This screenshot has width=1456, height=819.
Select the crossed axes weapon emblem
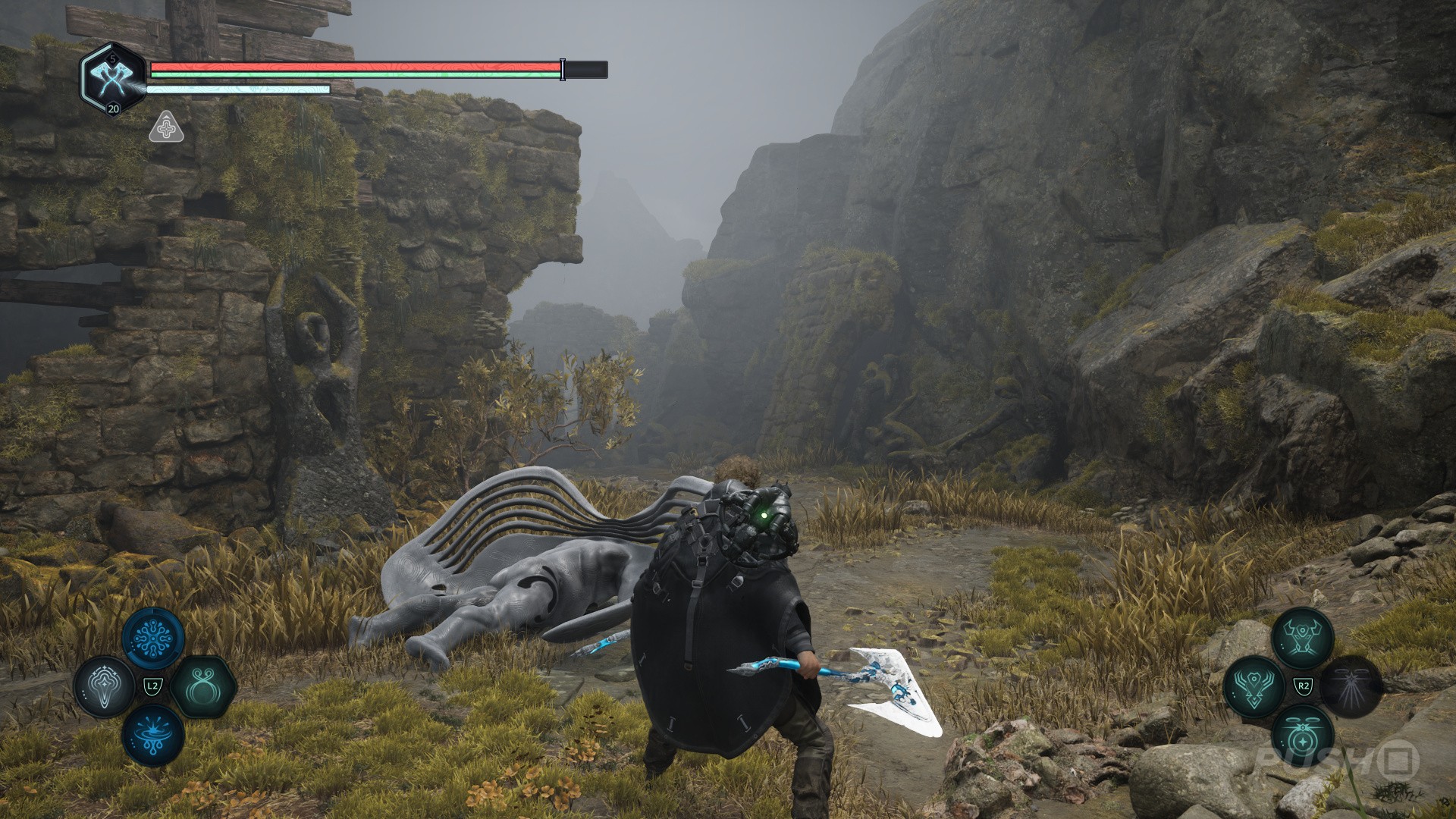pos(112,78)
